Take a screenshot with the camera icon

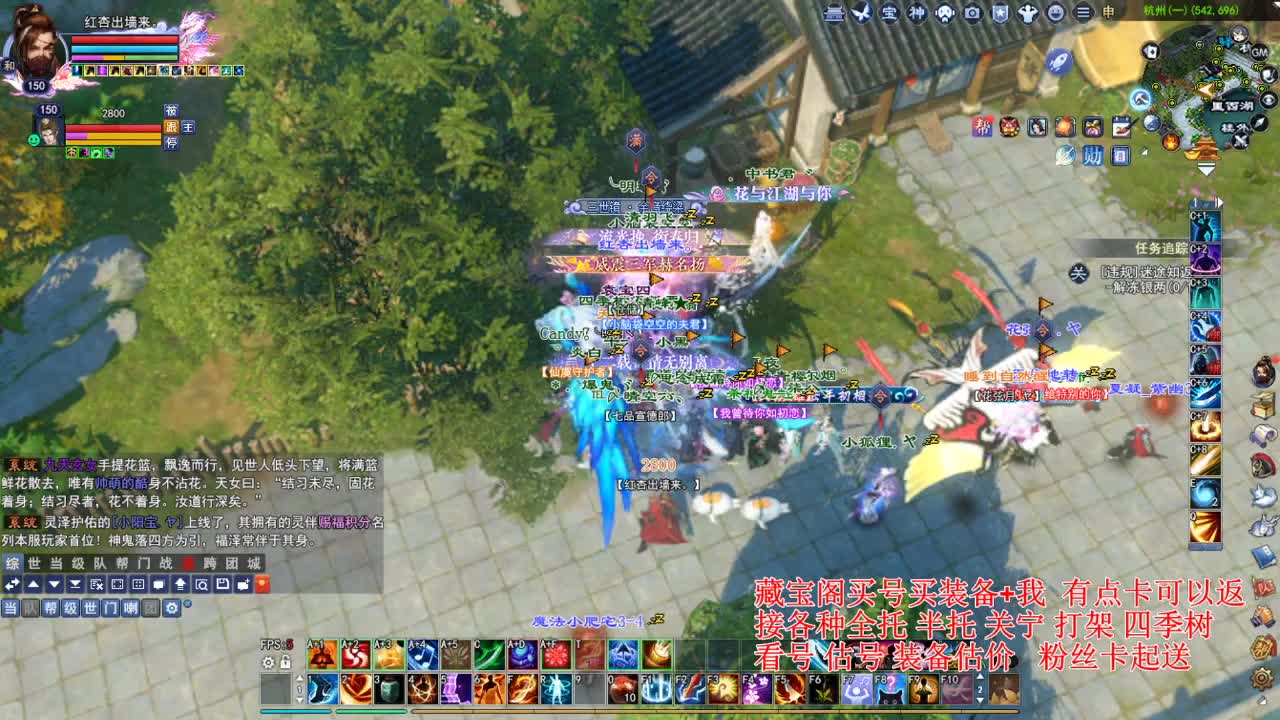(x=971, y=14)
